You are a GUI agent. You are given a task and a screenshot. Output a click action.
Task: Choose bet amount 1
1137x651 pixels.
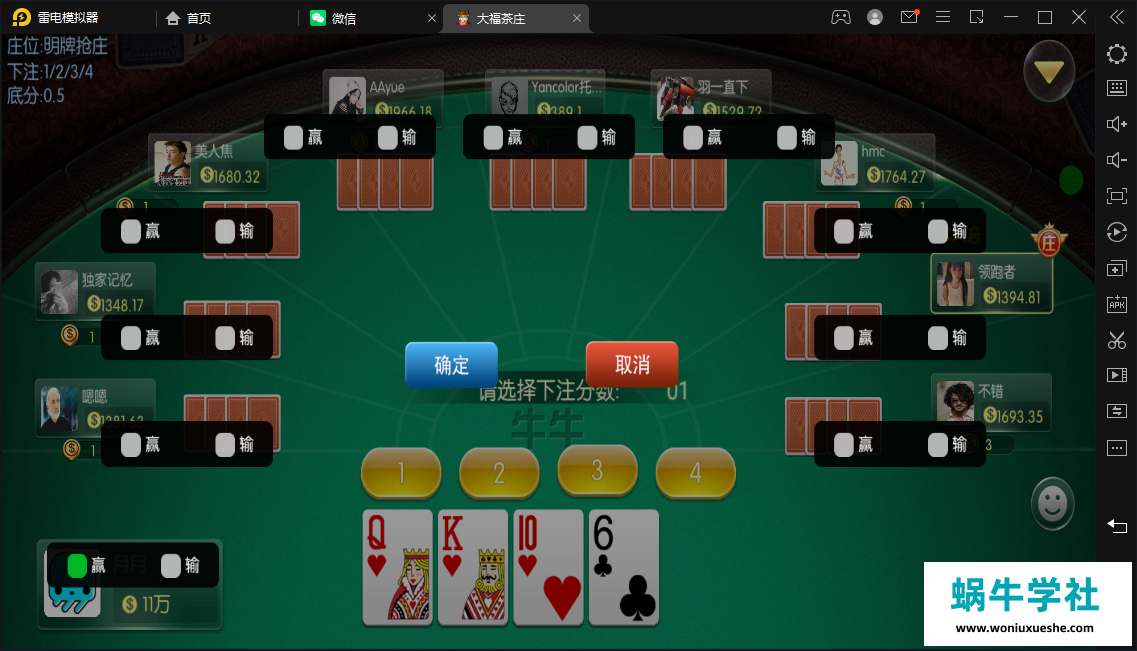click(x=401, y=472)
